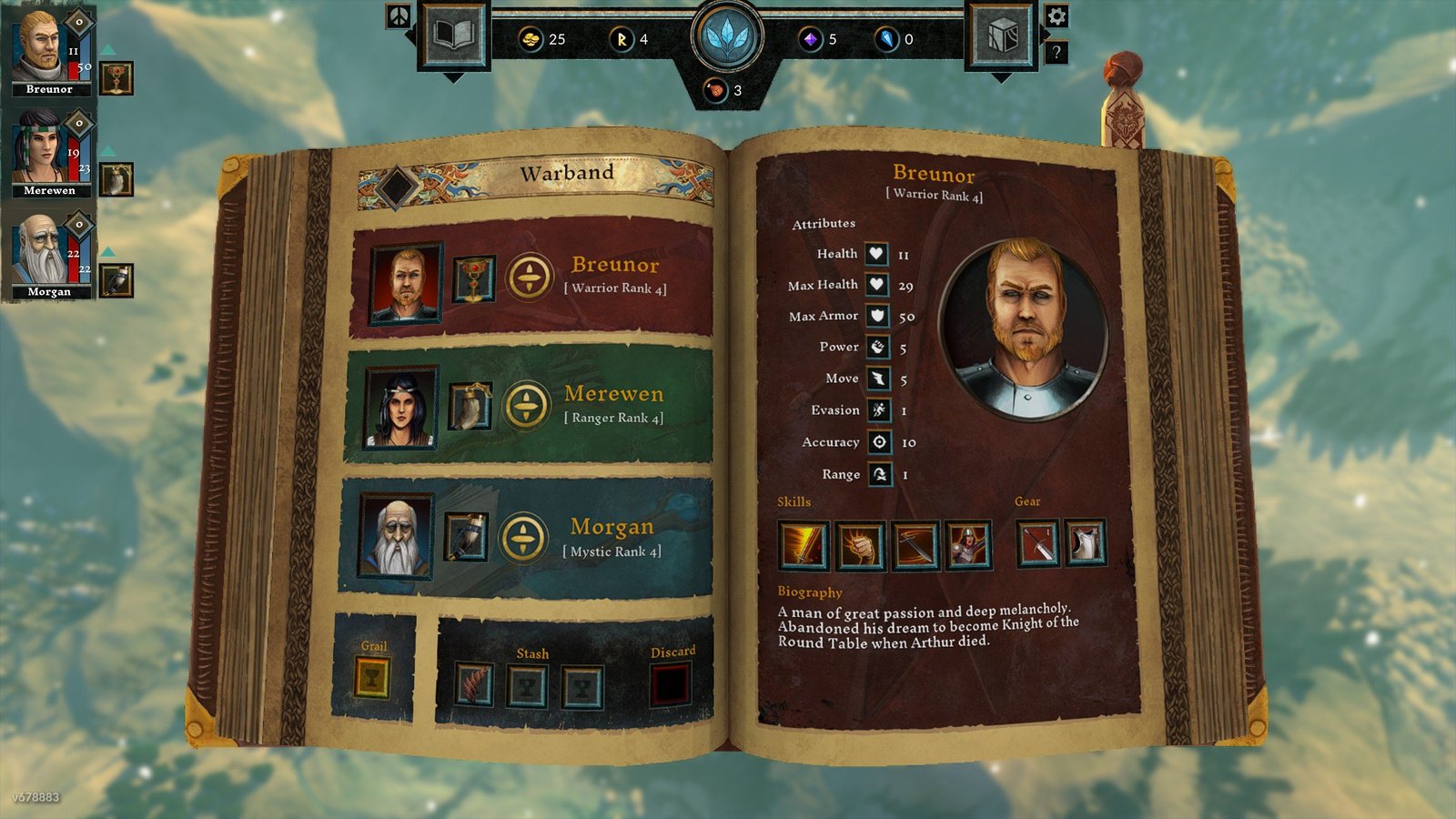Select the flaming sword skill icon

point(803,546)
